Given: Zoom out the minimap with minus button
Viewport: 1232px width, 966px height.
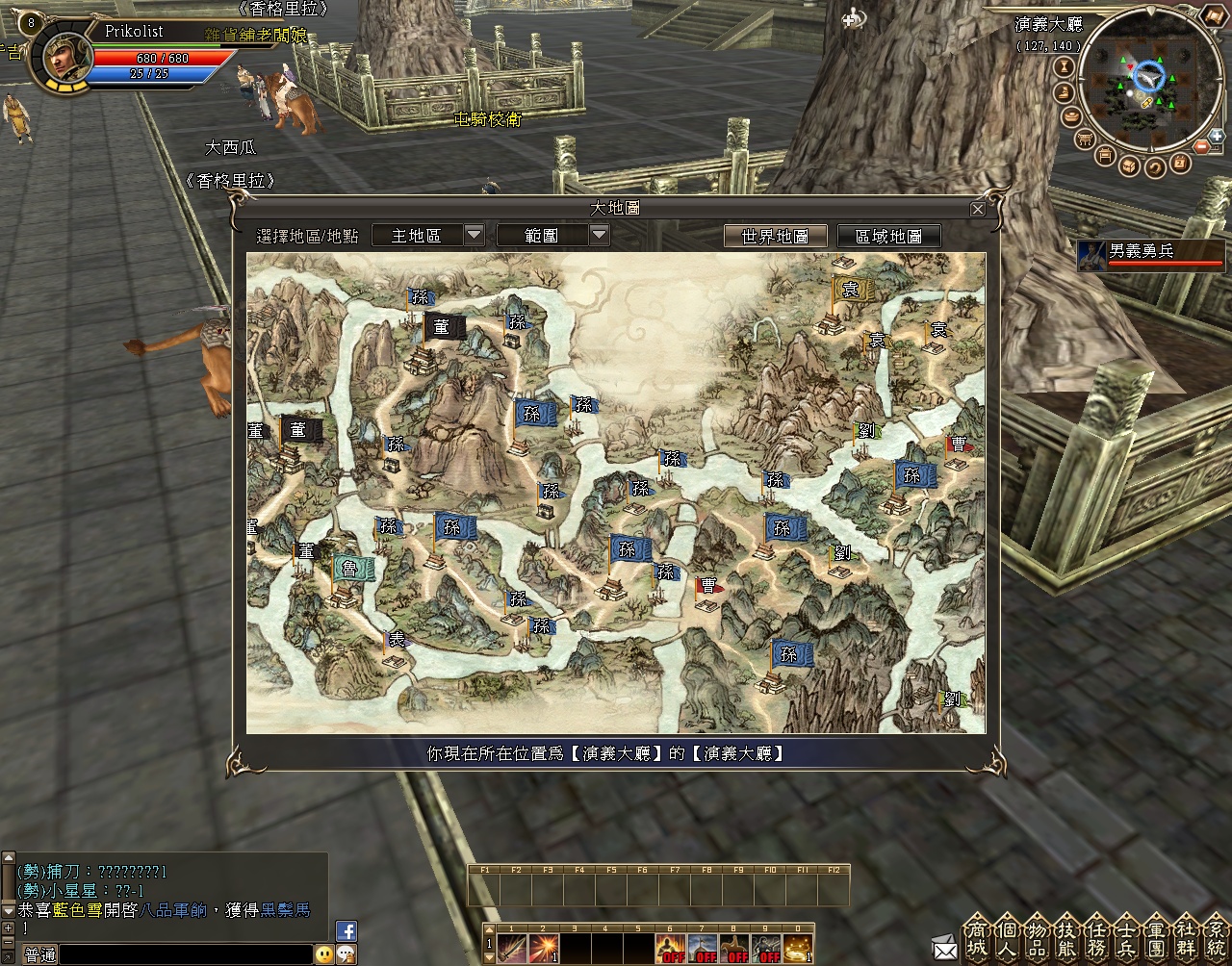Looking at the screenshot, I should (x=1202, y=147).
